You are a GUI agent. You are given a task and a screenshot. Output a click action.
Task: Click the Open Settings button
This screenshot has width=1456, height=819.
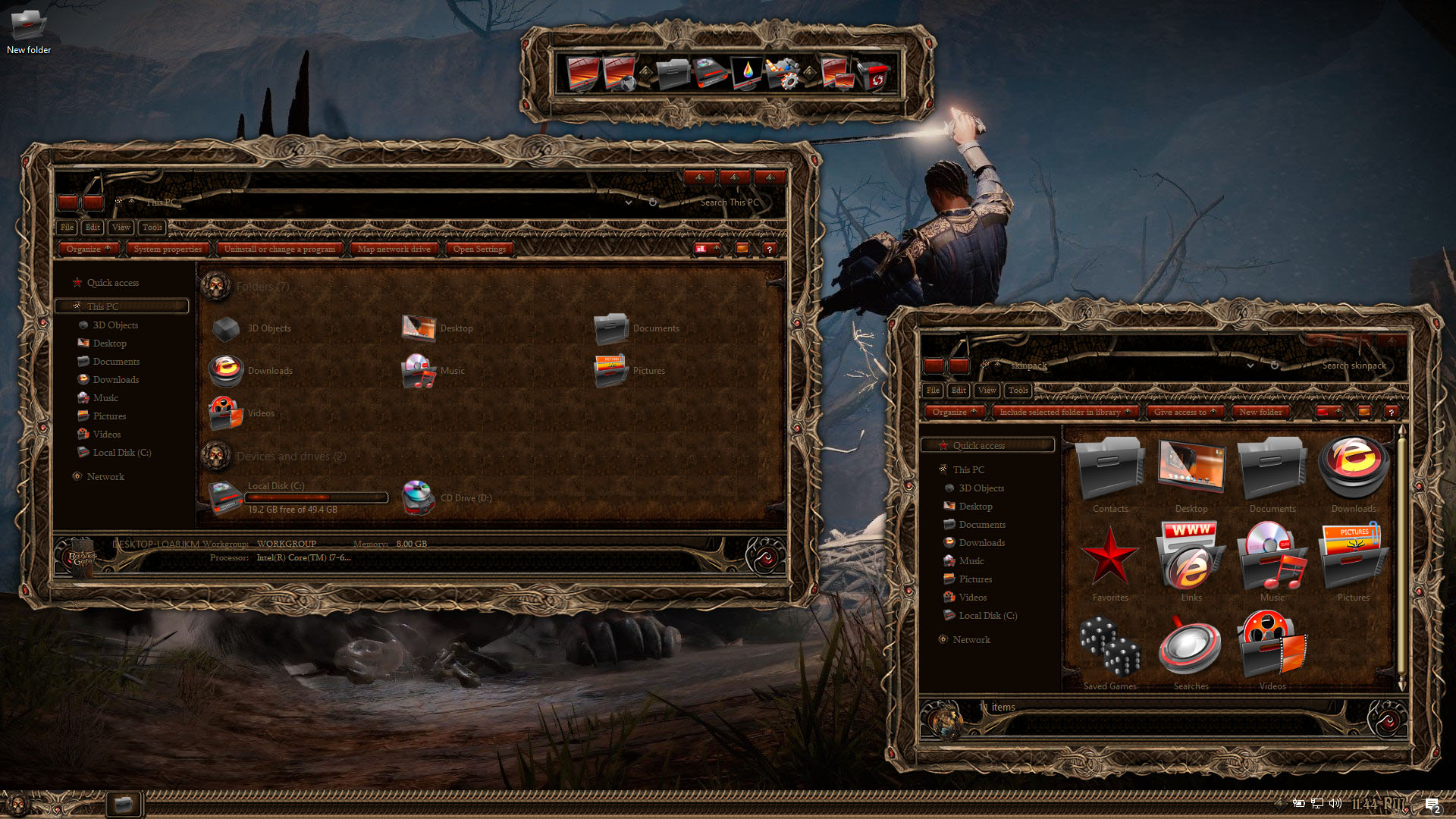479,249
